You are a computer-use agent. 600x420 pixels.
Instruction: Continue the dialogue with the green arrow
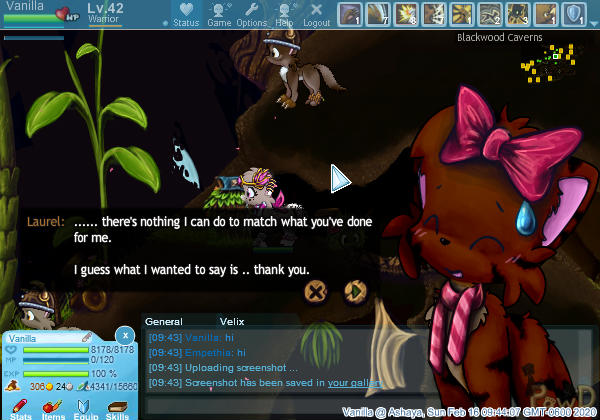[x=354, y=291]
